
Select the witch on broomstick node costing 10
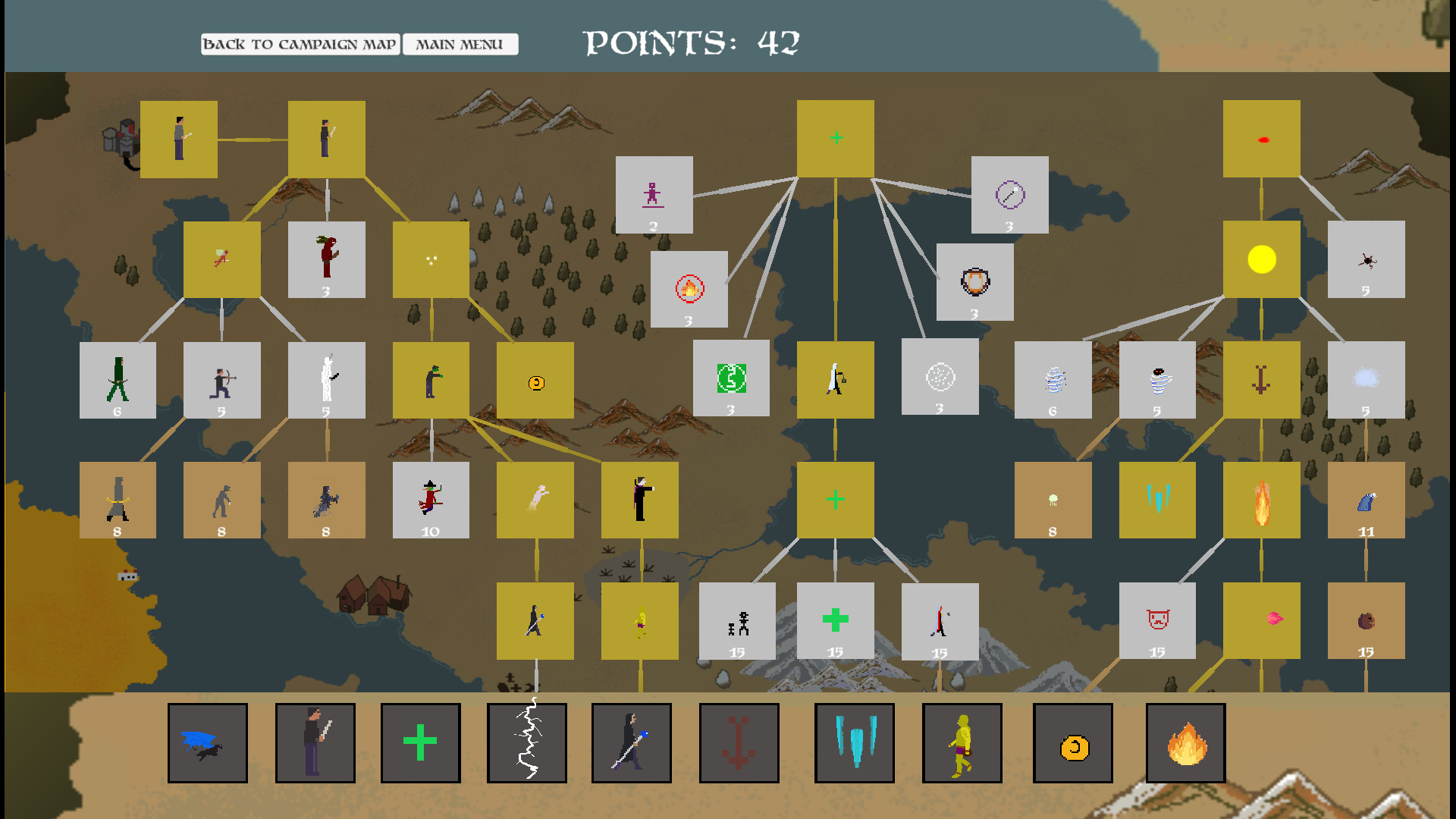click(x=431, y=500)
